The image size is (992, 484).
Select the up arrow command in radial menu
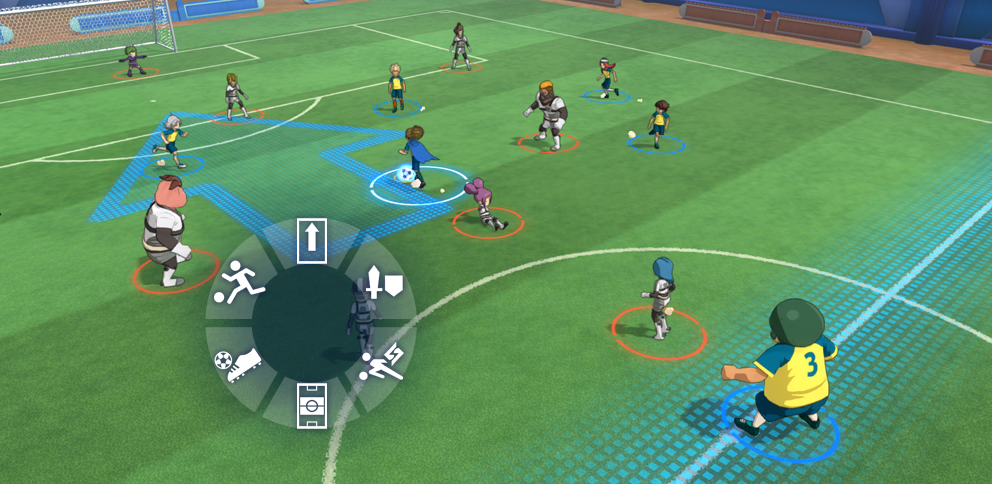click(x=312, y=241)
